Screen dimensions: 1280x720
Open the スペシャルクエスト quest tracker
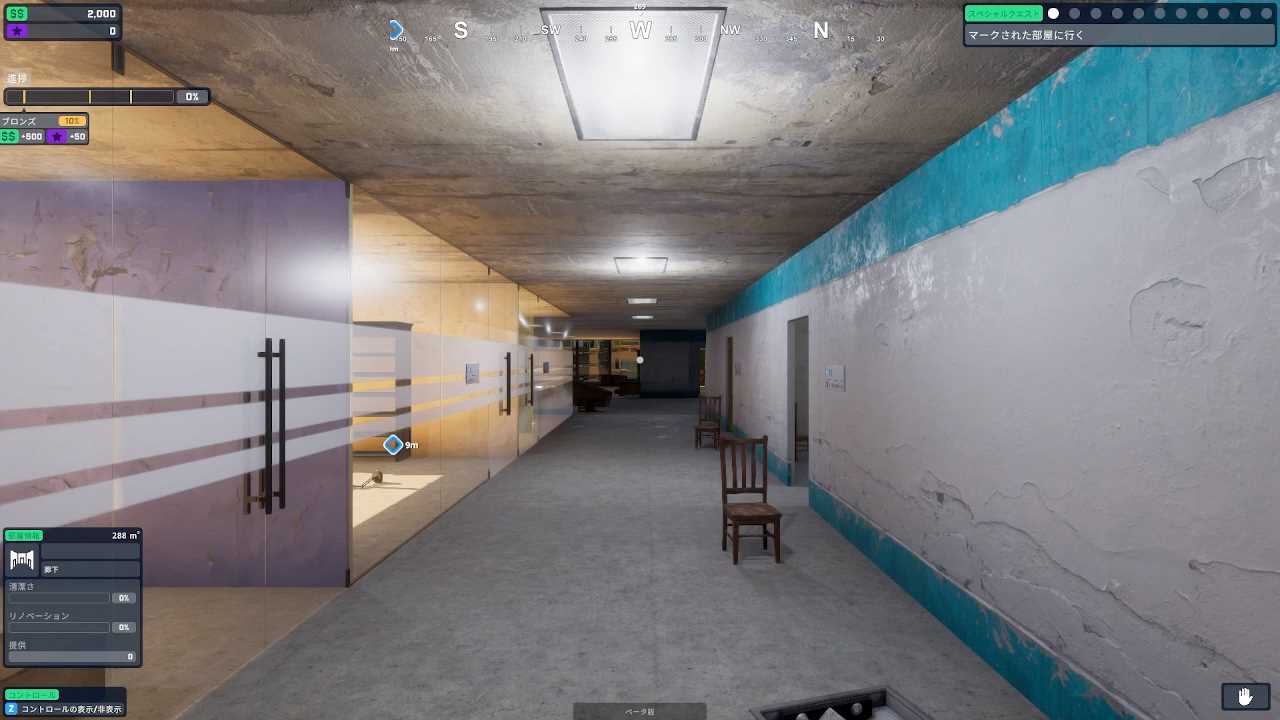click(x=1003, y=14)
